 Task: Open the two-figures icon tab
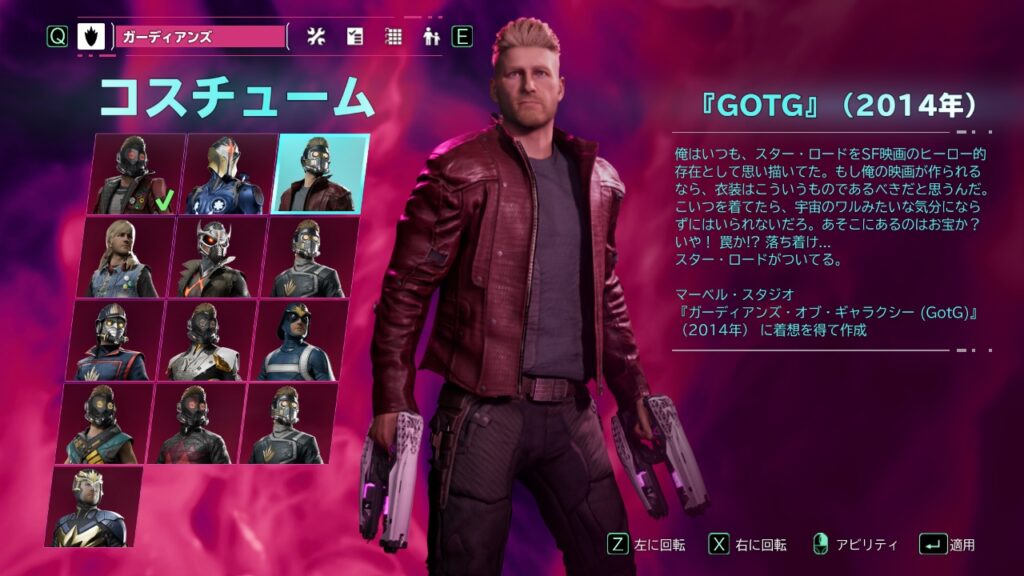pos(432,37)
